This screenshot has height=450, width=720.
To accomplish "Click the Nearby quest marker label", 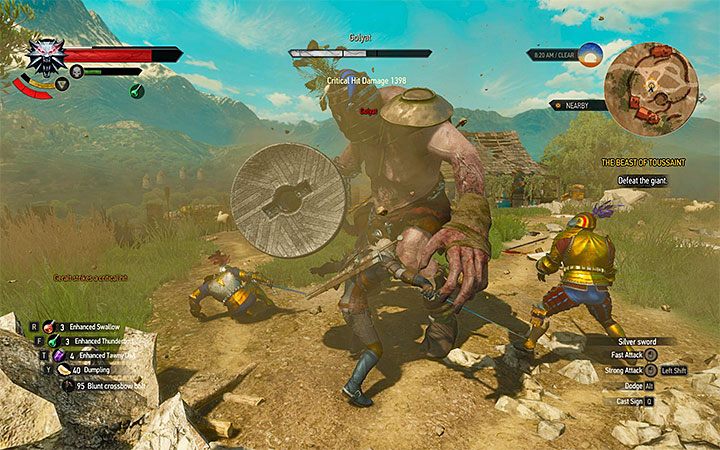I will tap(578, 104).
